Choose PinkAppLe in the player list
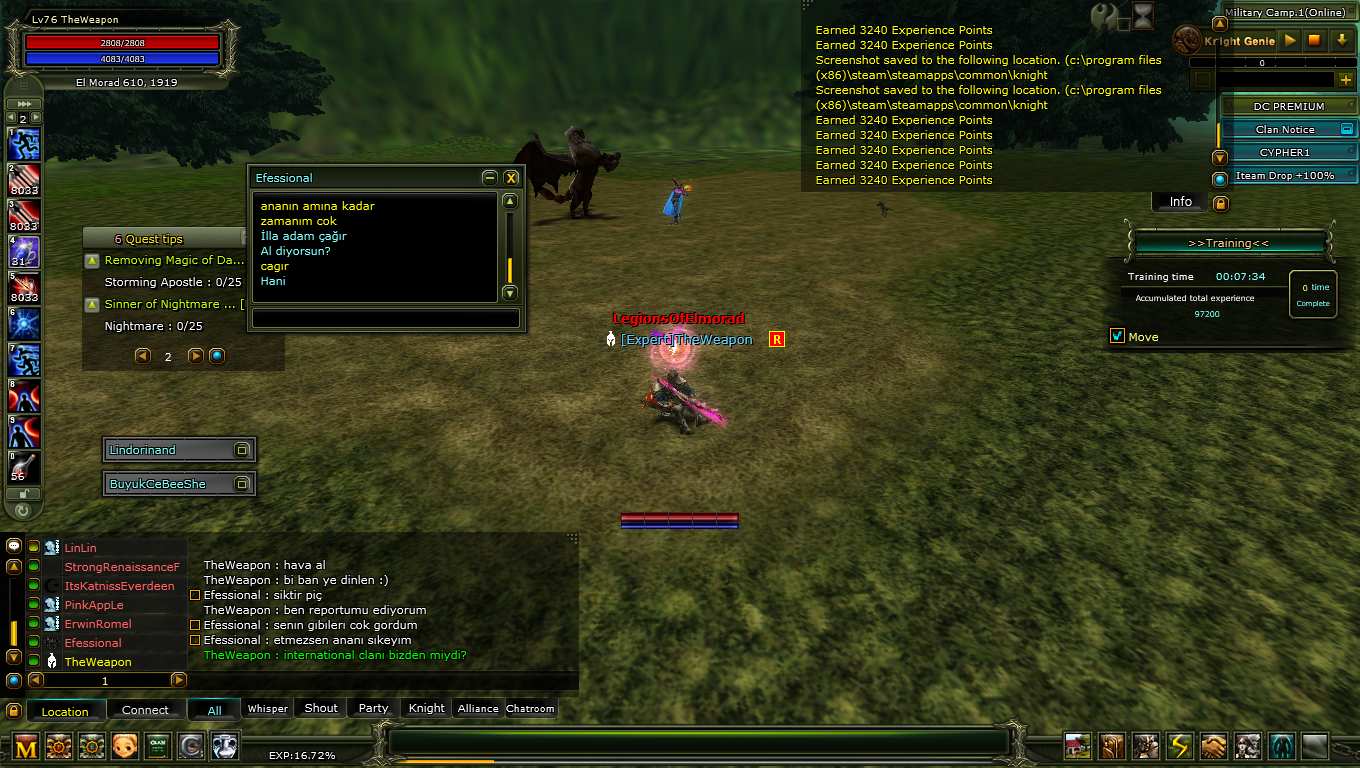The height and width of the screenshot is (768, 1360). (94, 605)
